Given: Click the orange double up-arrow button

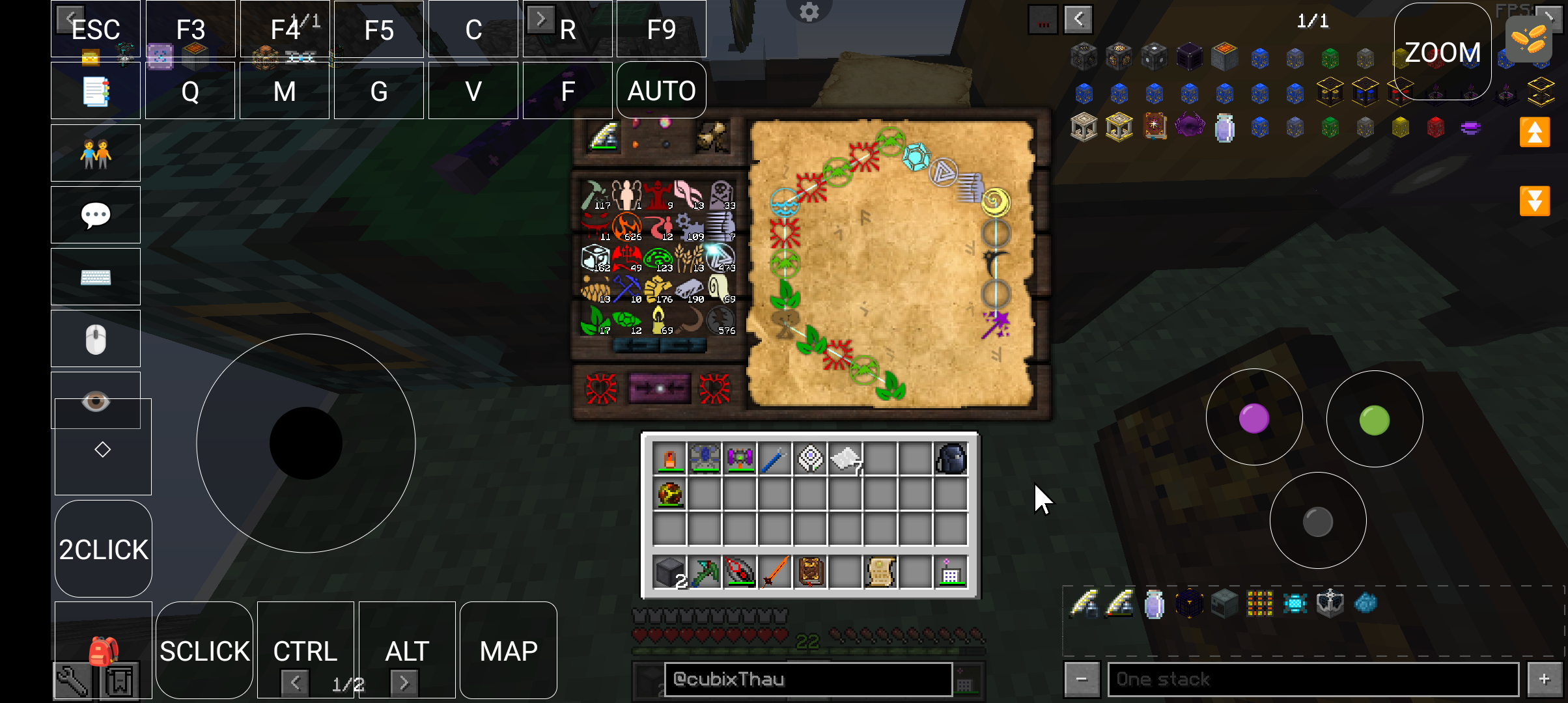Looking at the screenshot, I should (x=1534, y=133).
